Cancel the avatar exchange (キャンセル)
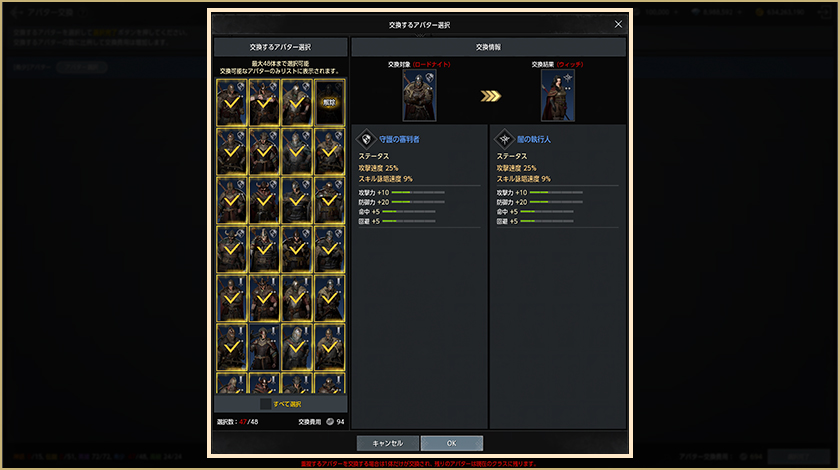 [387, 443]
